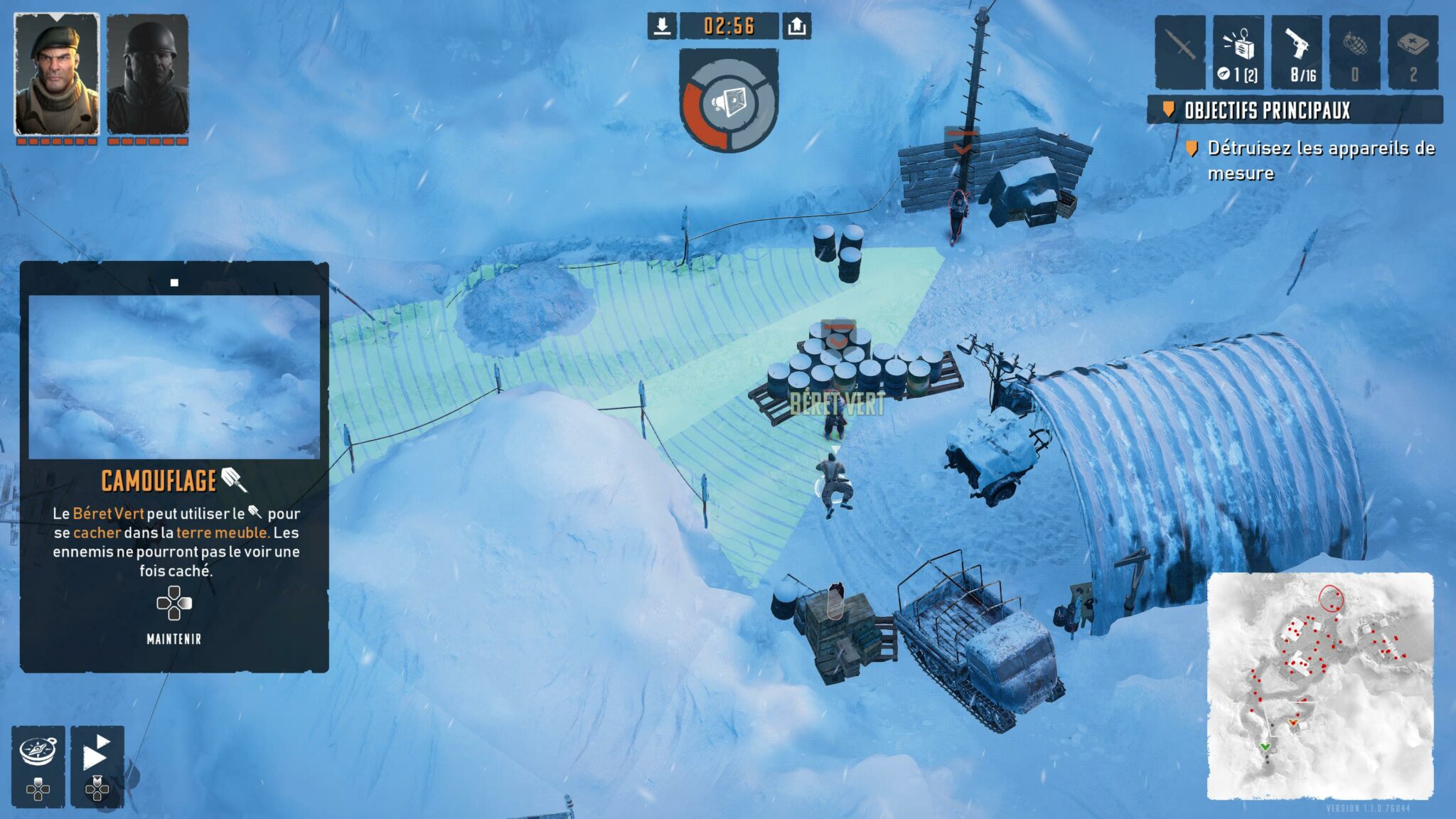Select the megaphone alarm indicator
The image size is (1456, 819).
click(729, 104)
